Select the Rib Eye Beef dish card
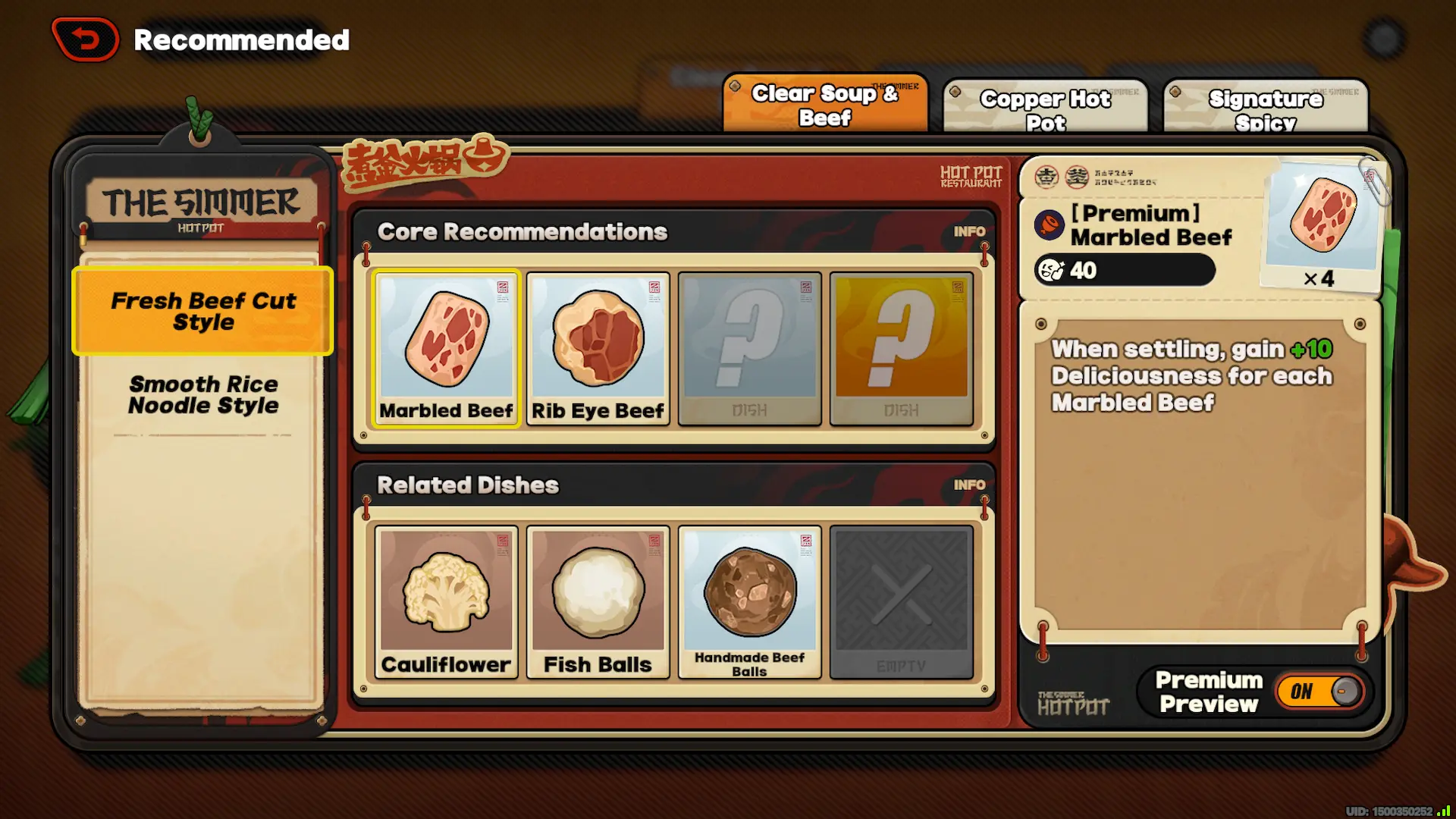The width and height of the screenshot is (1456, 819). click(598, 347)
